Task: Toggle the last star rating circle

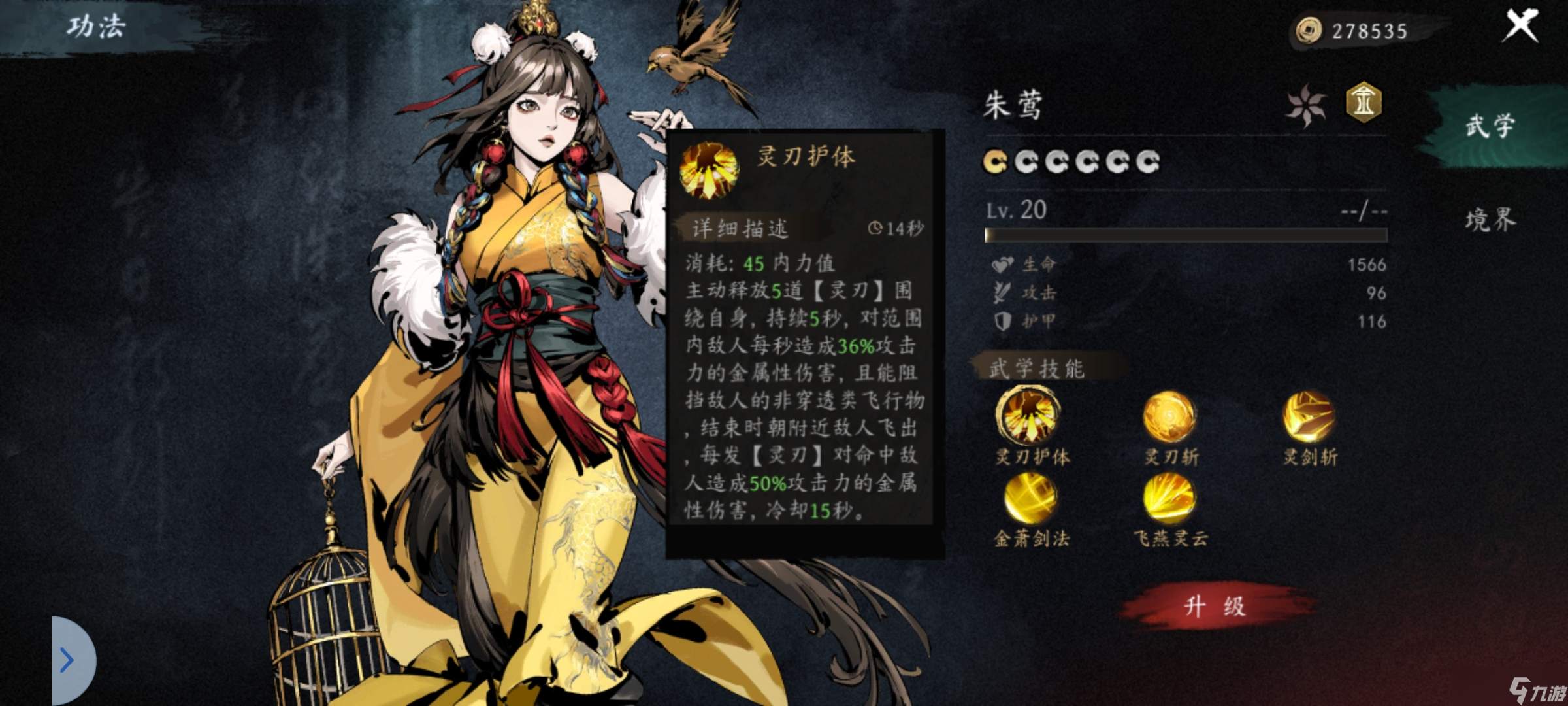Action: [x=1150, y=163]
